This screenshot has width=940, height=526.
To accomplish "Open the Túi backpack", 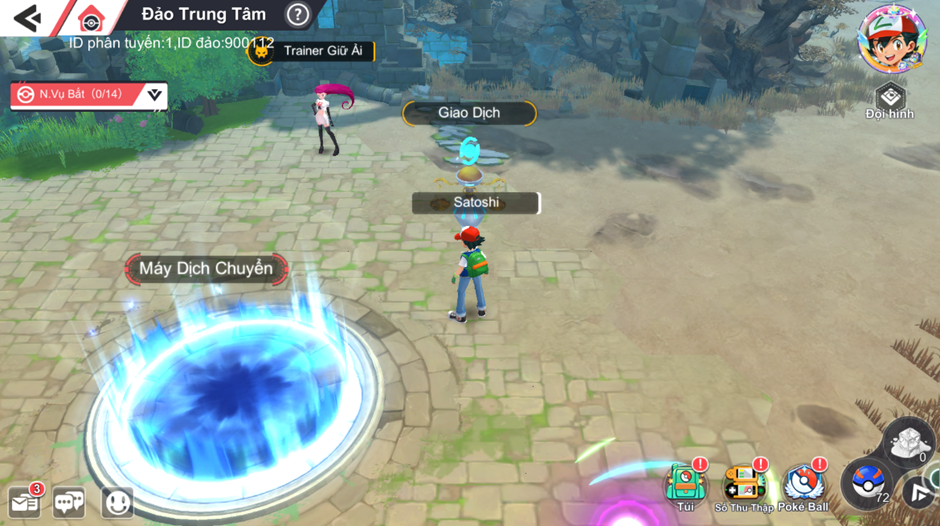I will click(x=685, y=487).
